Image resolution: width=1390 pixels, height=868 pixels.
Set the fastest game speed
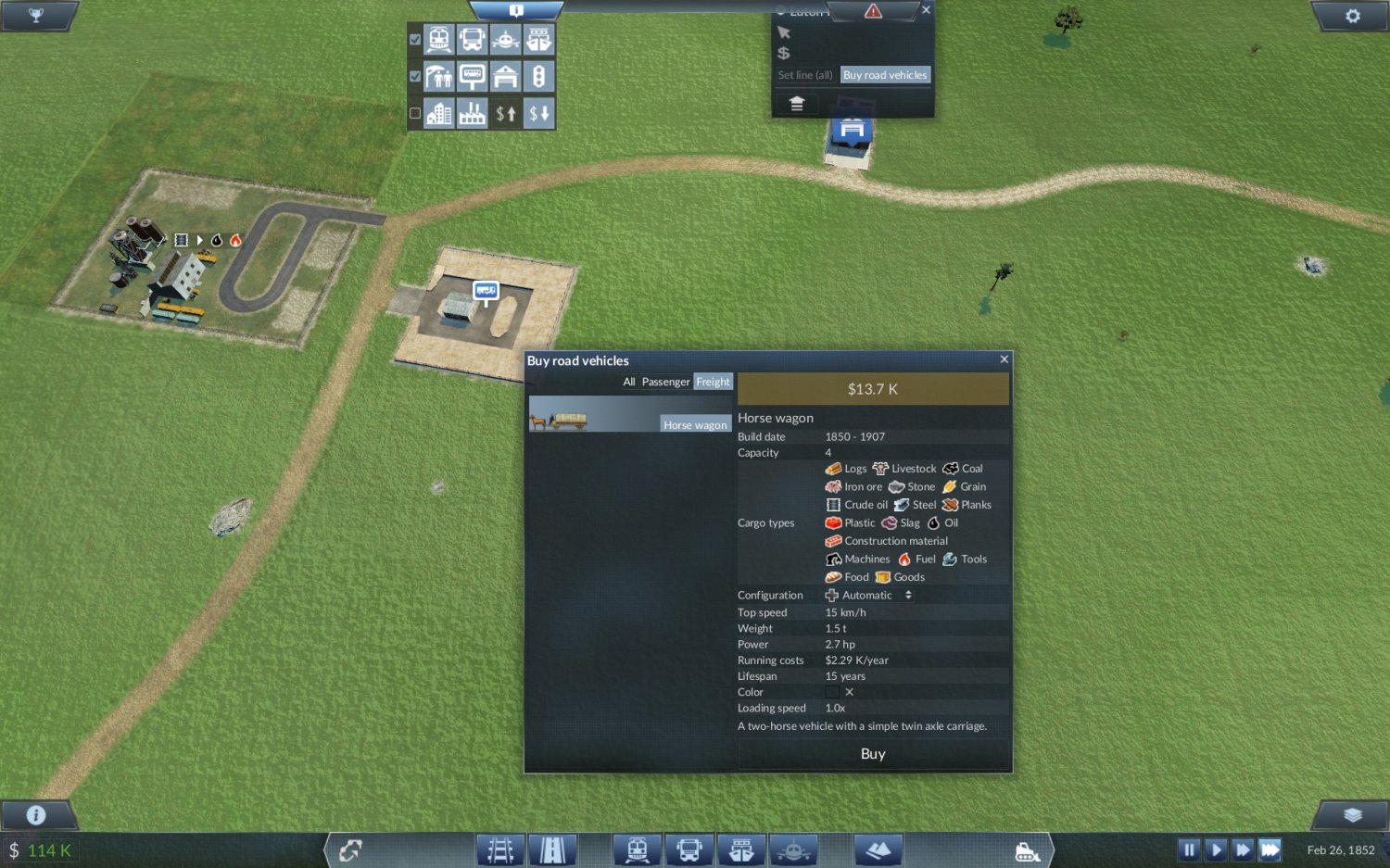coord(1270,849)
